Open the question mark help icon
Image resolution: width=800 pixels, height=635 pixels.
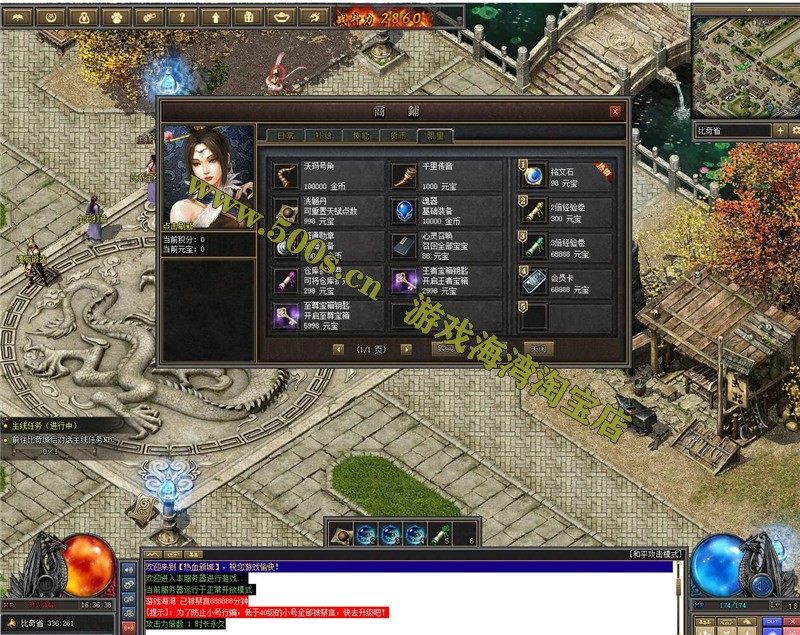tap(181, 17)
